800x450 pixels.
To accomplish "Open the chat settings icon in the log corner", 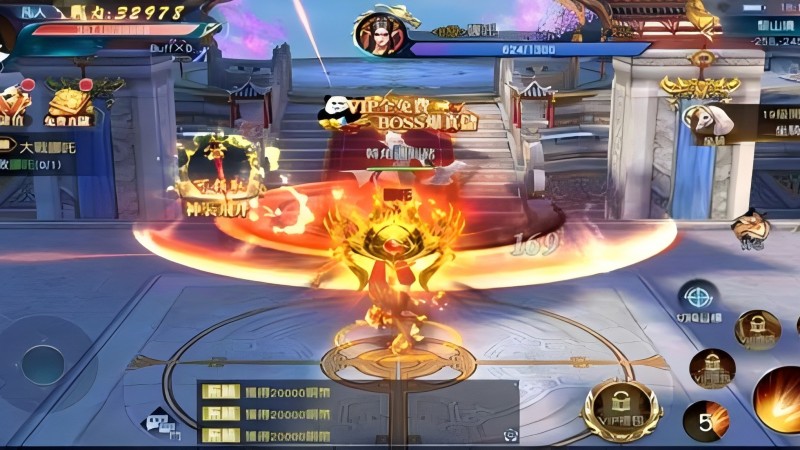I will click(511, 435).
